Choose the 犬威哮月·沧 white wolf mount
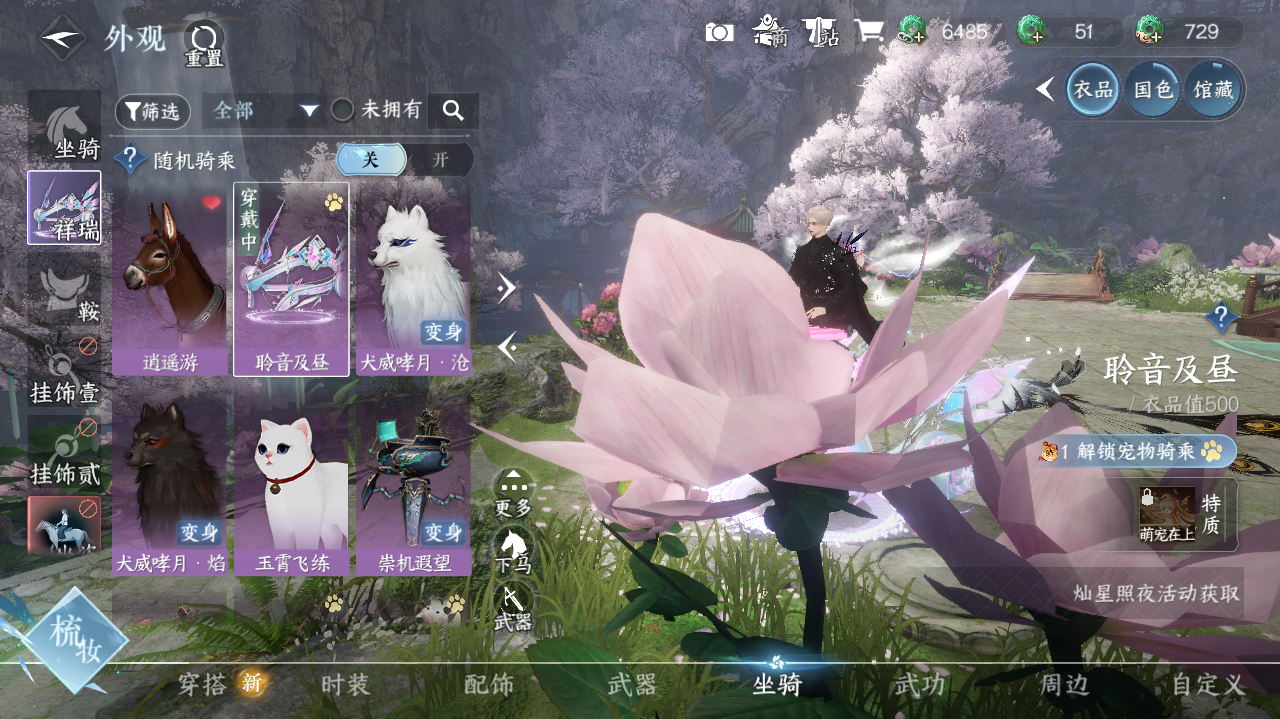 [x=413, y=278]
